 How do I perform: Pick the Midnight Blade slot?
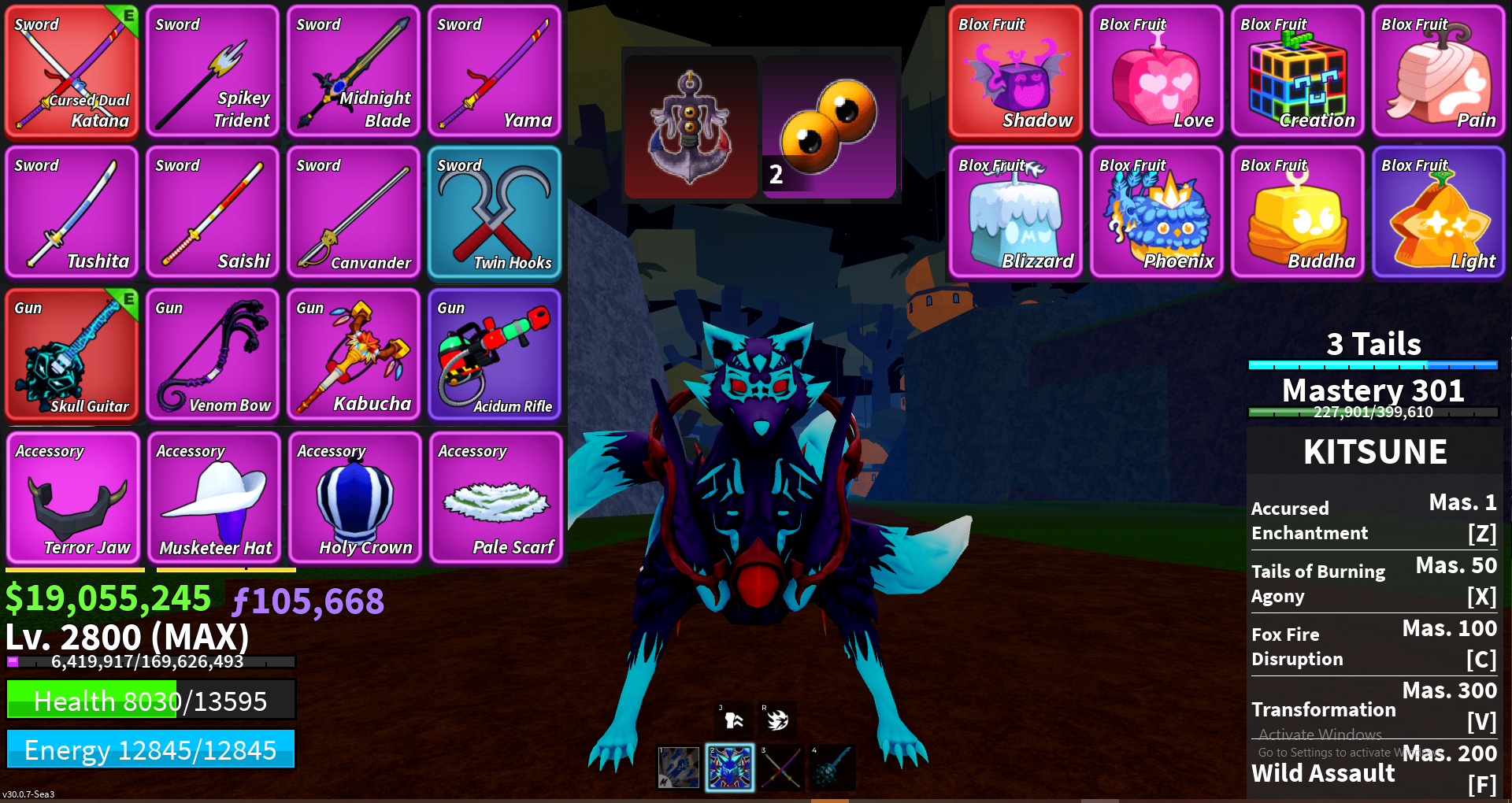coord(354,71)
